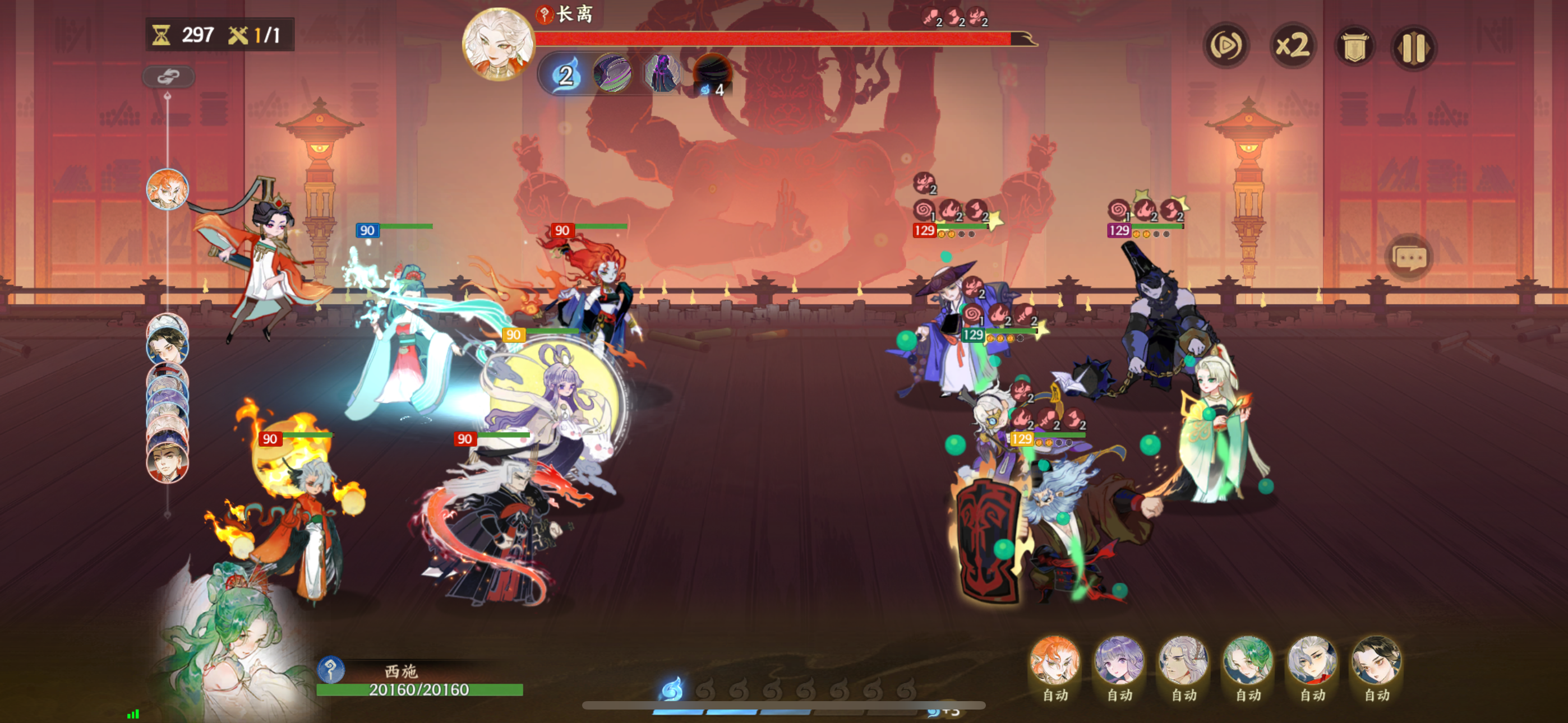
Task: Select the bottom hat-wearing portrait in turn order
Action: pos(167,462)
